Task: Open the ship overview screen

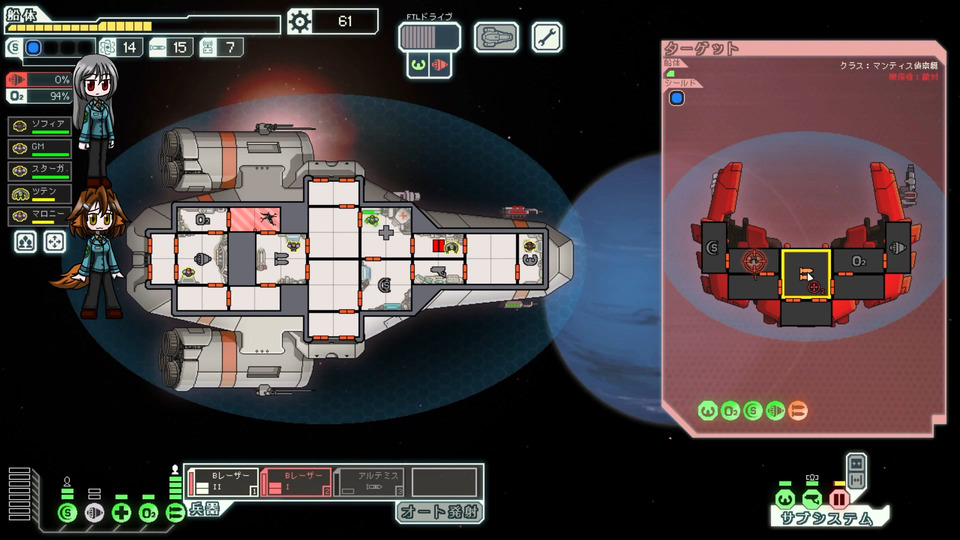Action: coord(496,37)
